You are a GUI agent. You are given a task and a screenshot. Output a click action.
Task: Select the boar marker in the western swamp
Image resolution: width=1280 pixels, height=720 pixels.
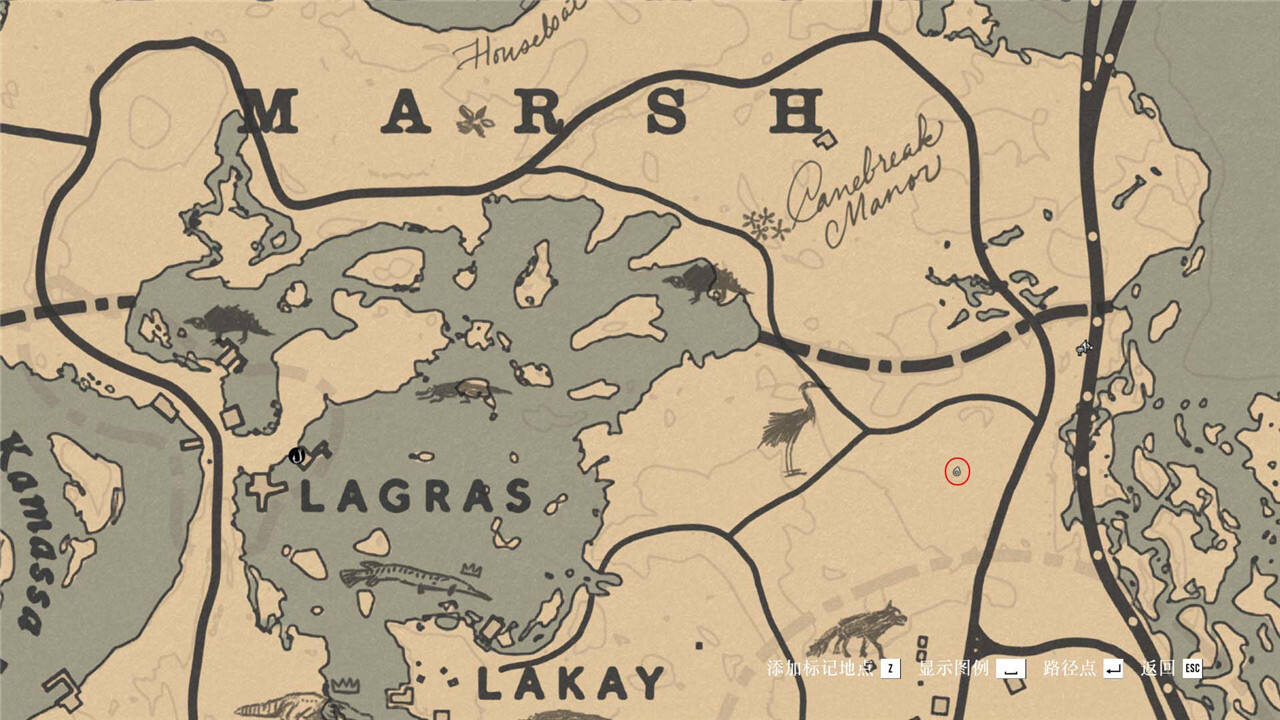(x=229, y=322)
